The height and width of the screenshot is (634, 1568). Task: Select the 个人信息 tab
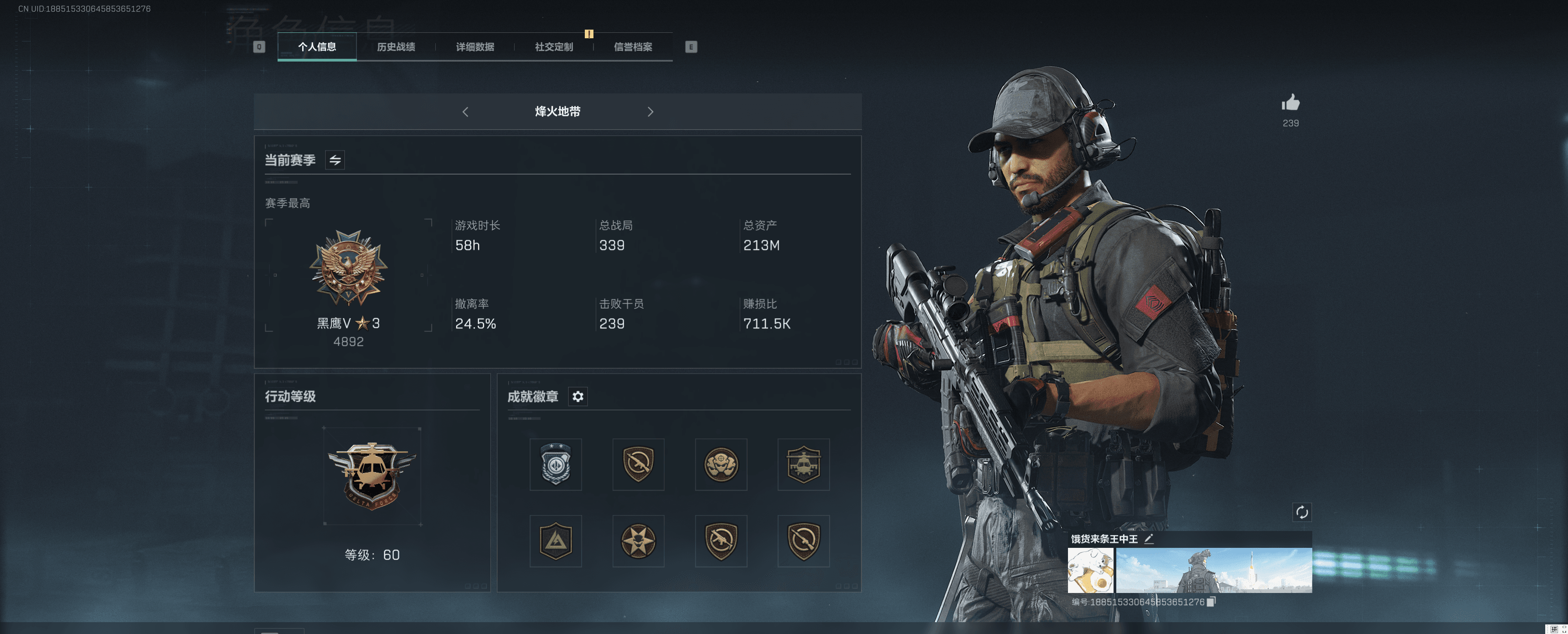[x=317, y=47]
